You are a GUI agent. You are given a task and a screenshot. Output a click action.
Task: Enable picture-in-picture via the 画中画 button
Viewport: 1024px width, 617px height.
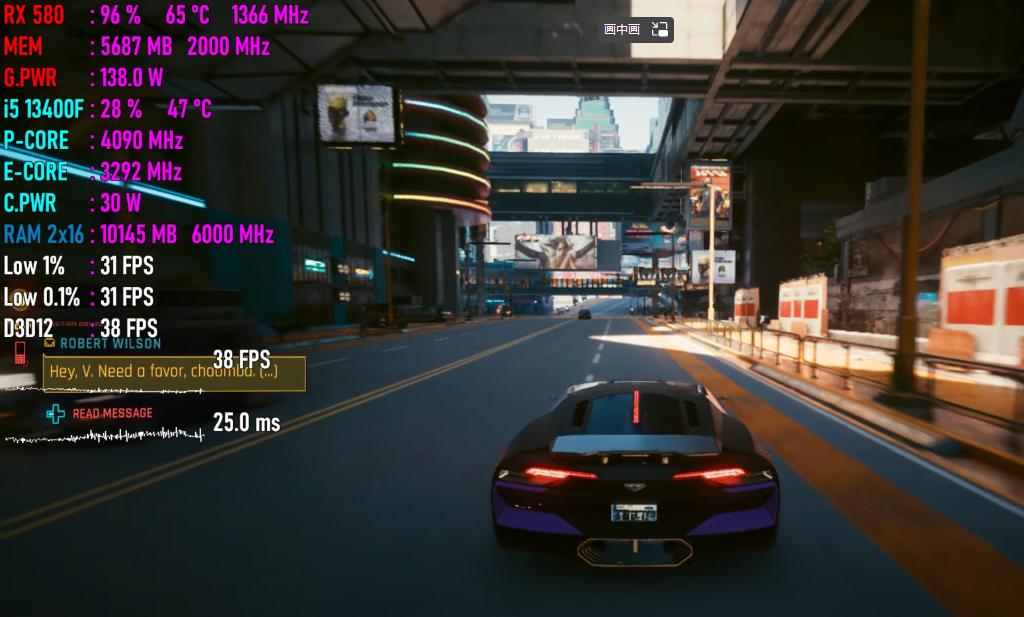[x=622, y=30]
